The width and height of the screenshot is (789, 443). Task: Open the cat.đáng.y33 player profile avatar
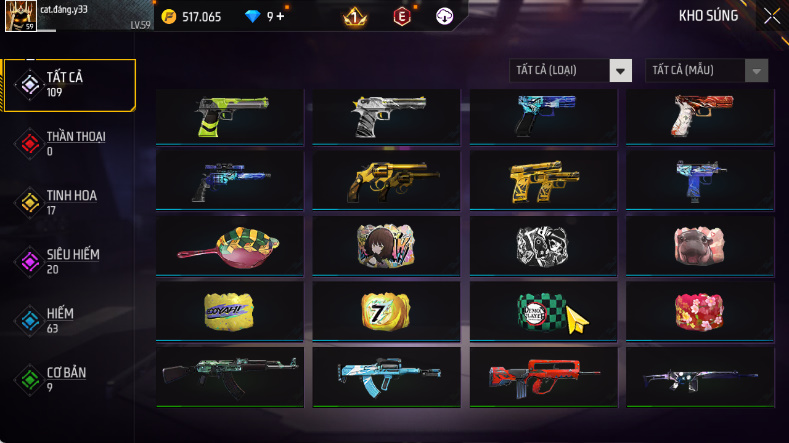[21, 15]
